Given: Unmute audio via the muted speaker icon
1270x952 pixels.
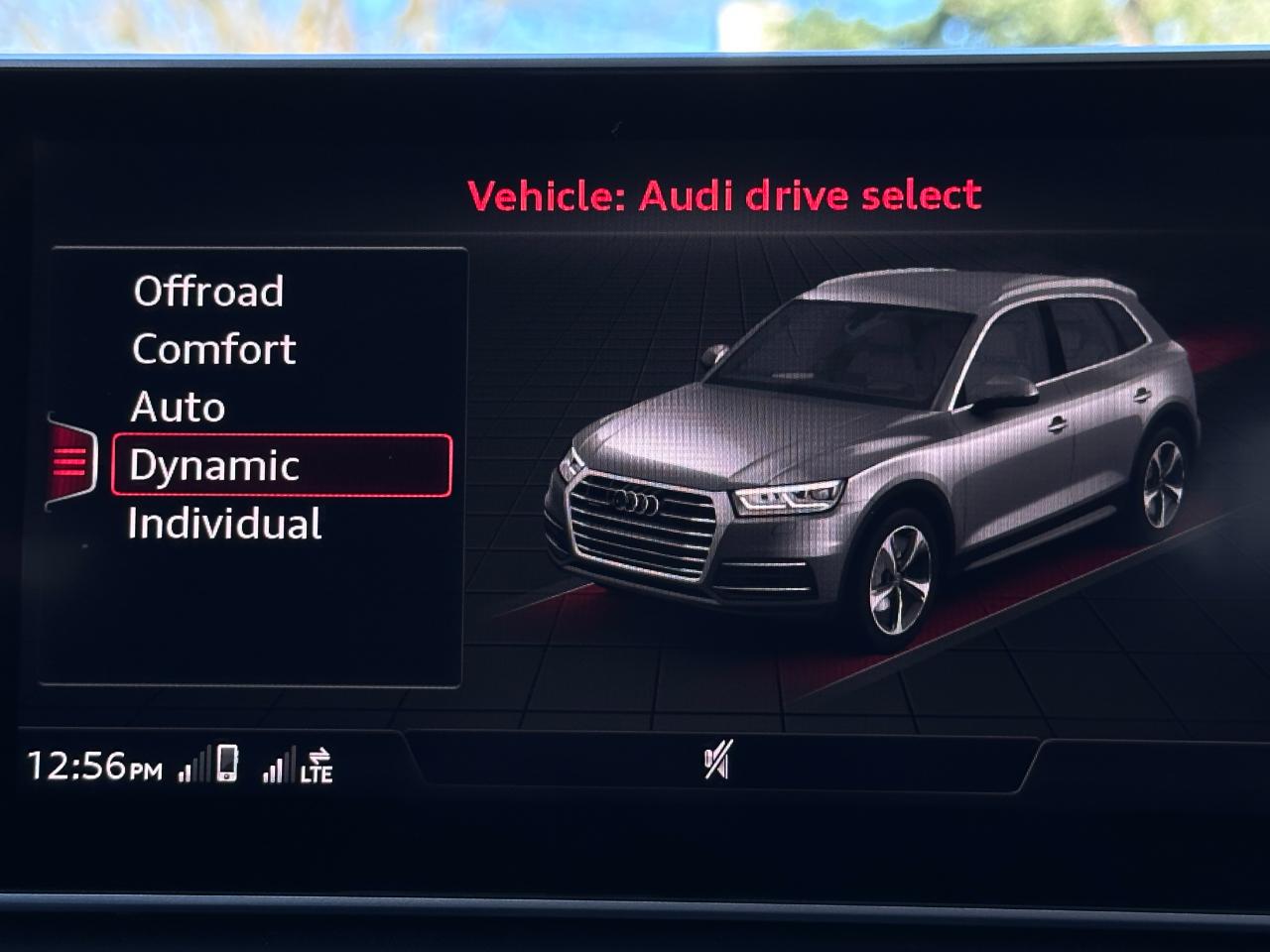Looking at the screenshot, I should point(716,759).
